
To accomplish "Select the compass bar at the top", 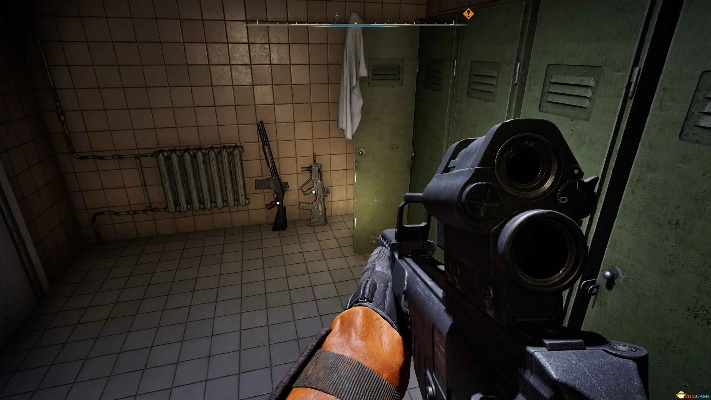I will pyautogui.click(x=355, y=22).
